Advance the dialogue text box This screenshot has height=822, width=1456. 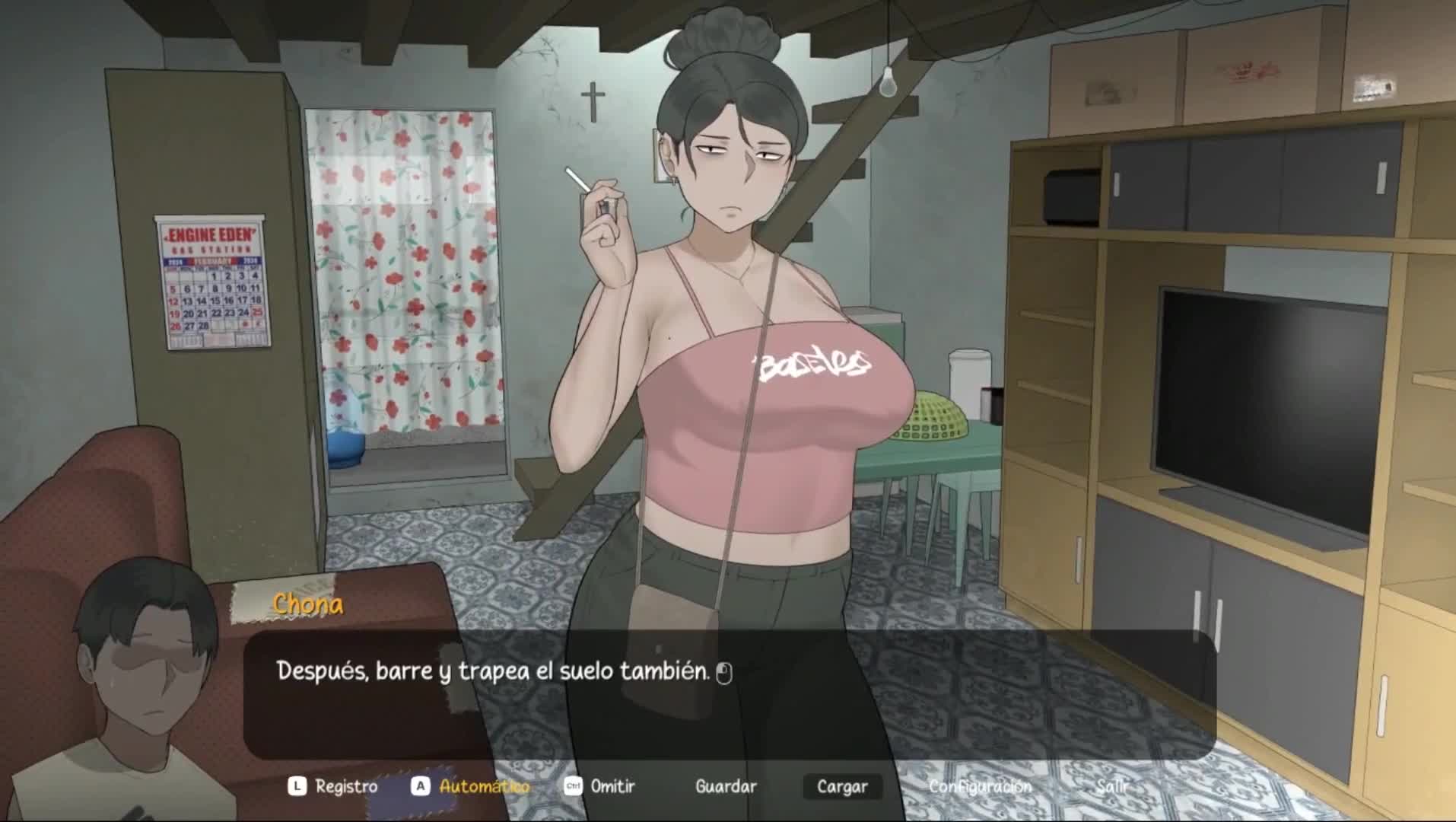(x=729, y=694)
